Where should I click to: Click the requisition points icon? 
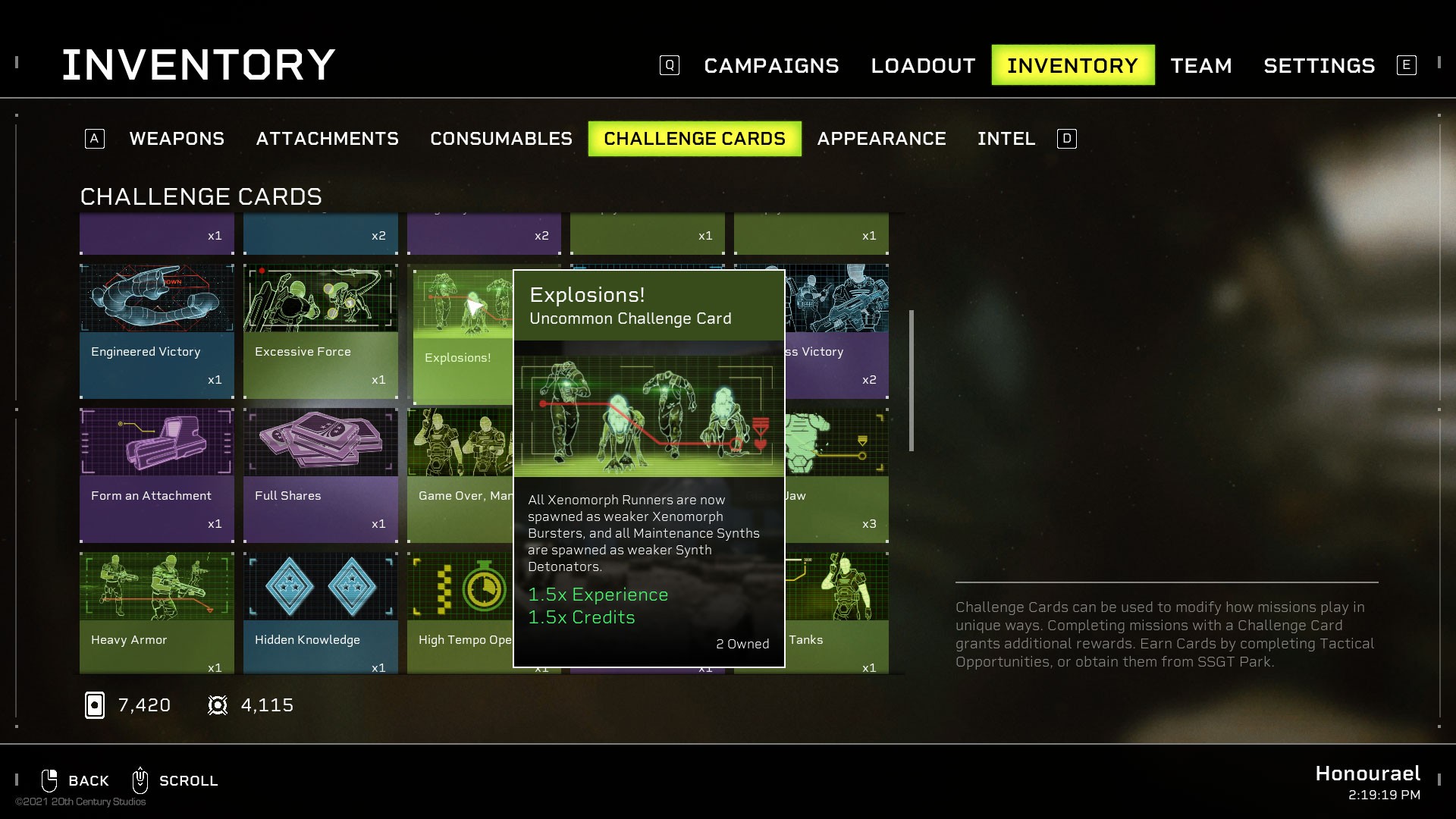(218, 704)
